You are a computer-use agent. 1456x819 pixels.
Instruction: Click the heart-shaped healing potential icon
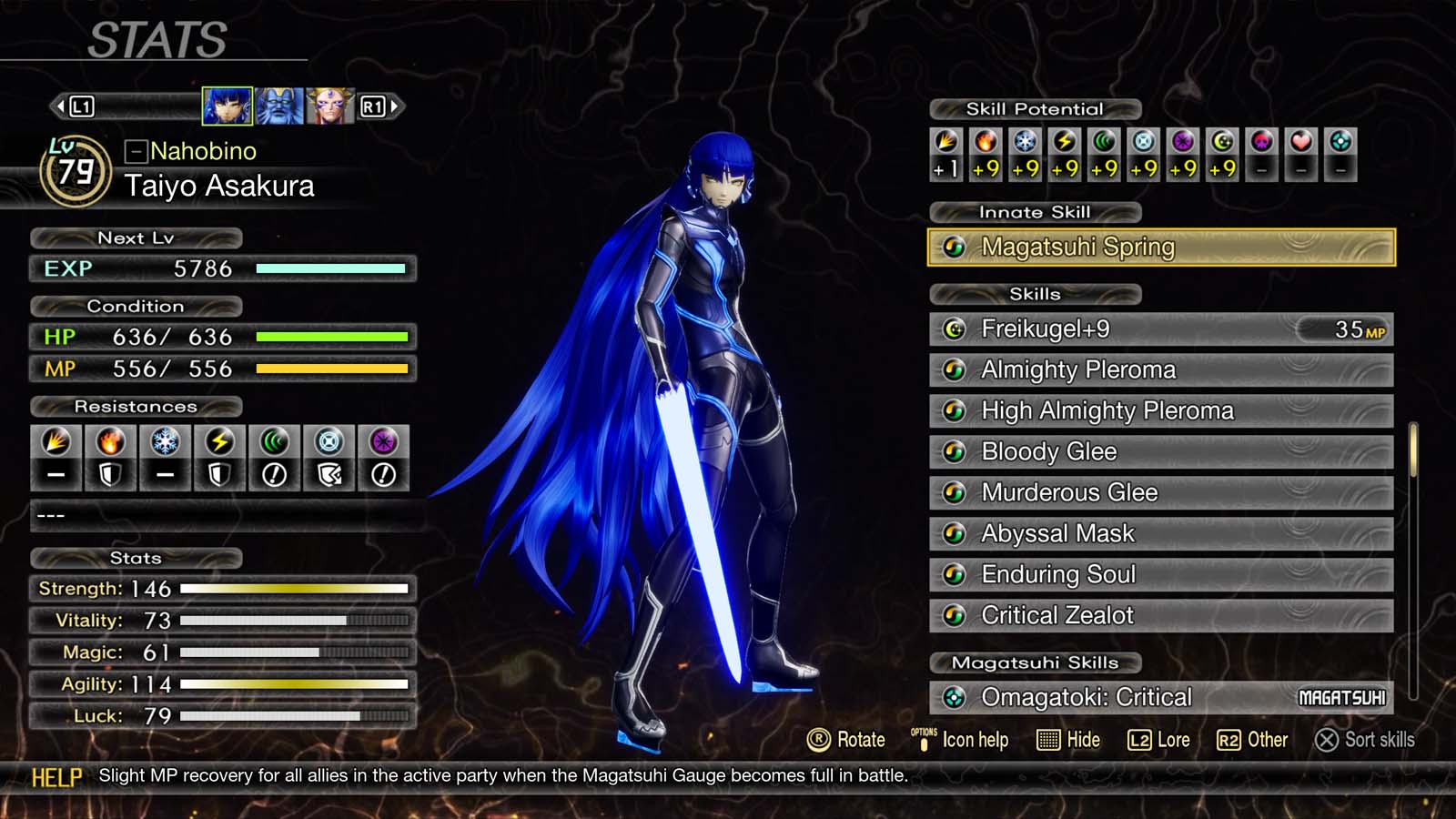[x=1301, y=143]
